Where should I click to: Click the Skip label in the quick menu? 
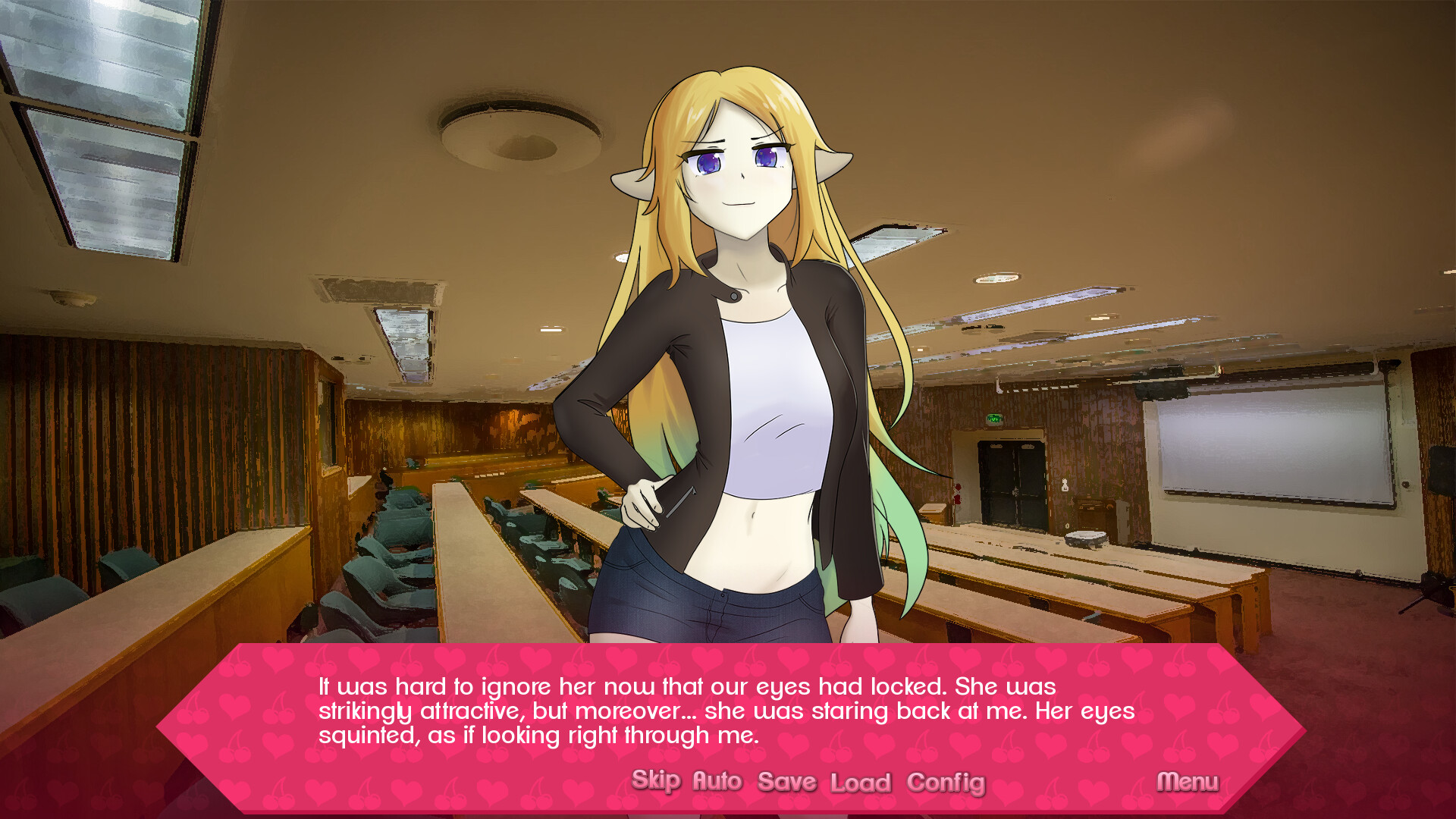pyautogui.click(x=657, y=780)
